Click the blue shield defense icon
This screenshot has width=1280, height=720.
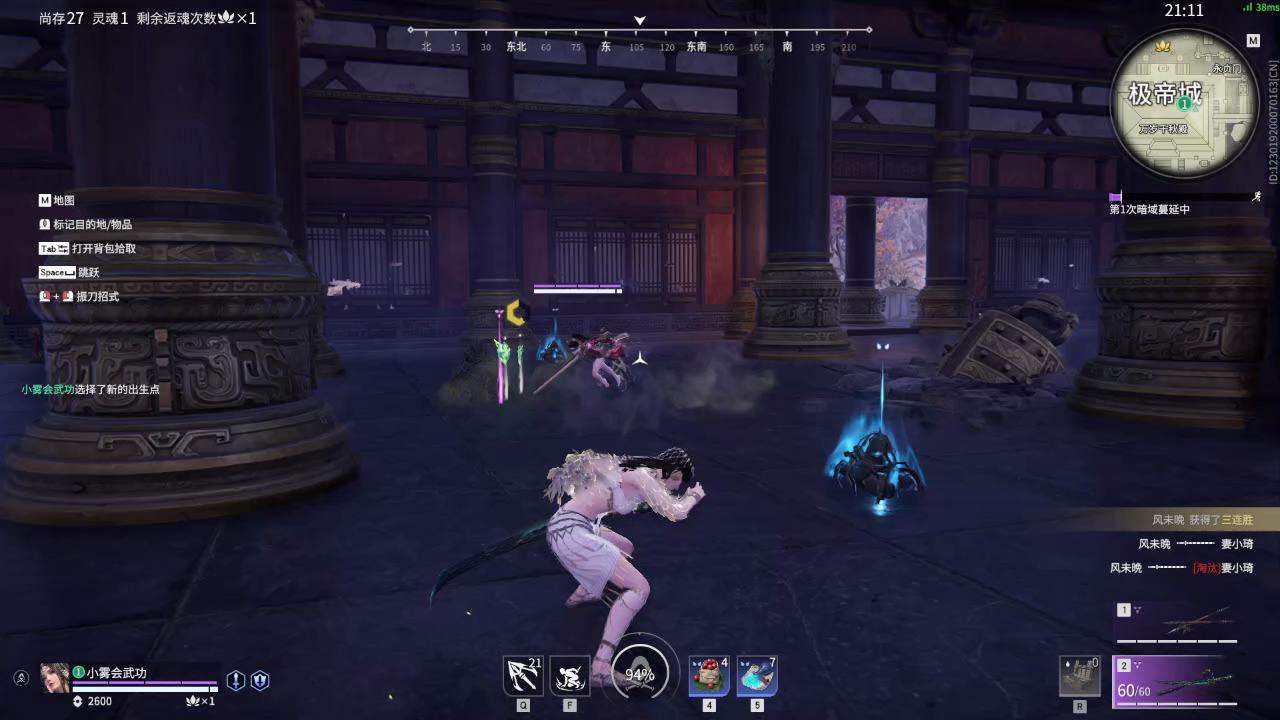[x=259, y=679]
